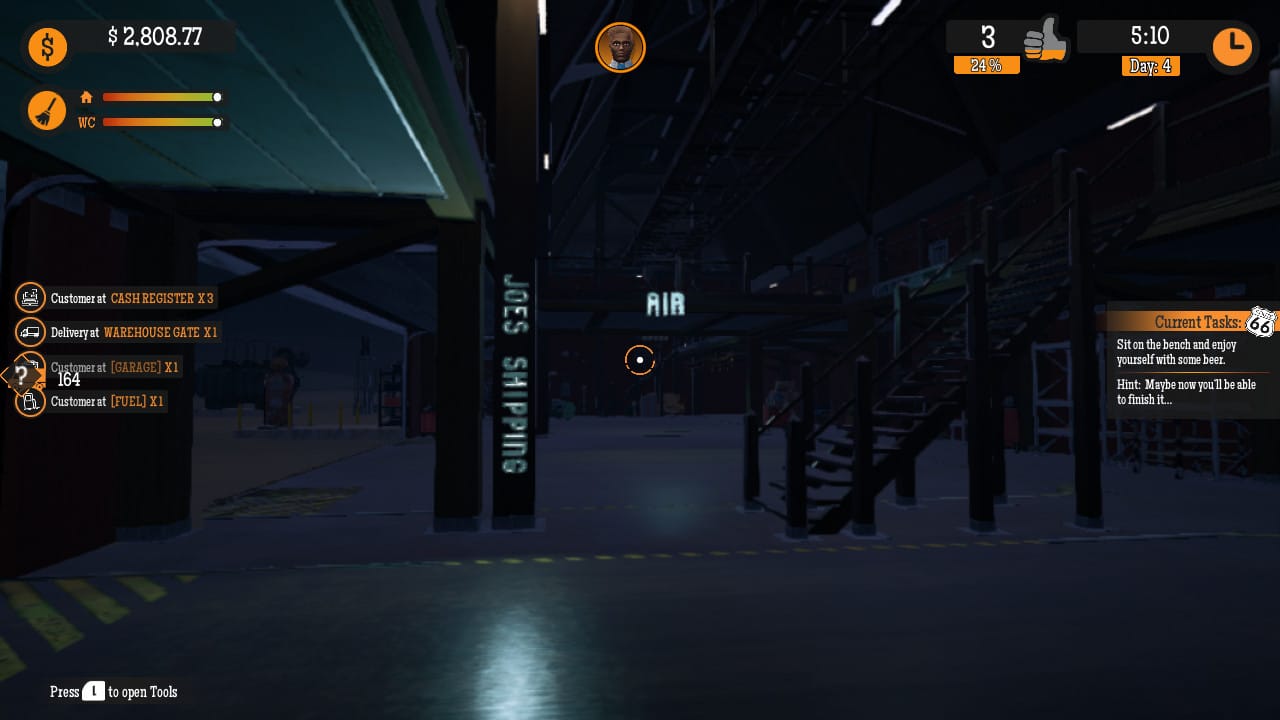Select the home icon beside the cleanliness bar
Image resolution: width=1280 pixels, height=720 pixels.
pyautogui.click(x=86, y=97)
